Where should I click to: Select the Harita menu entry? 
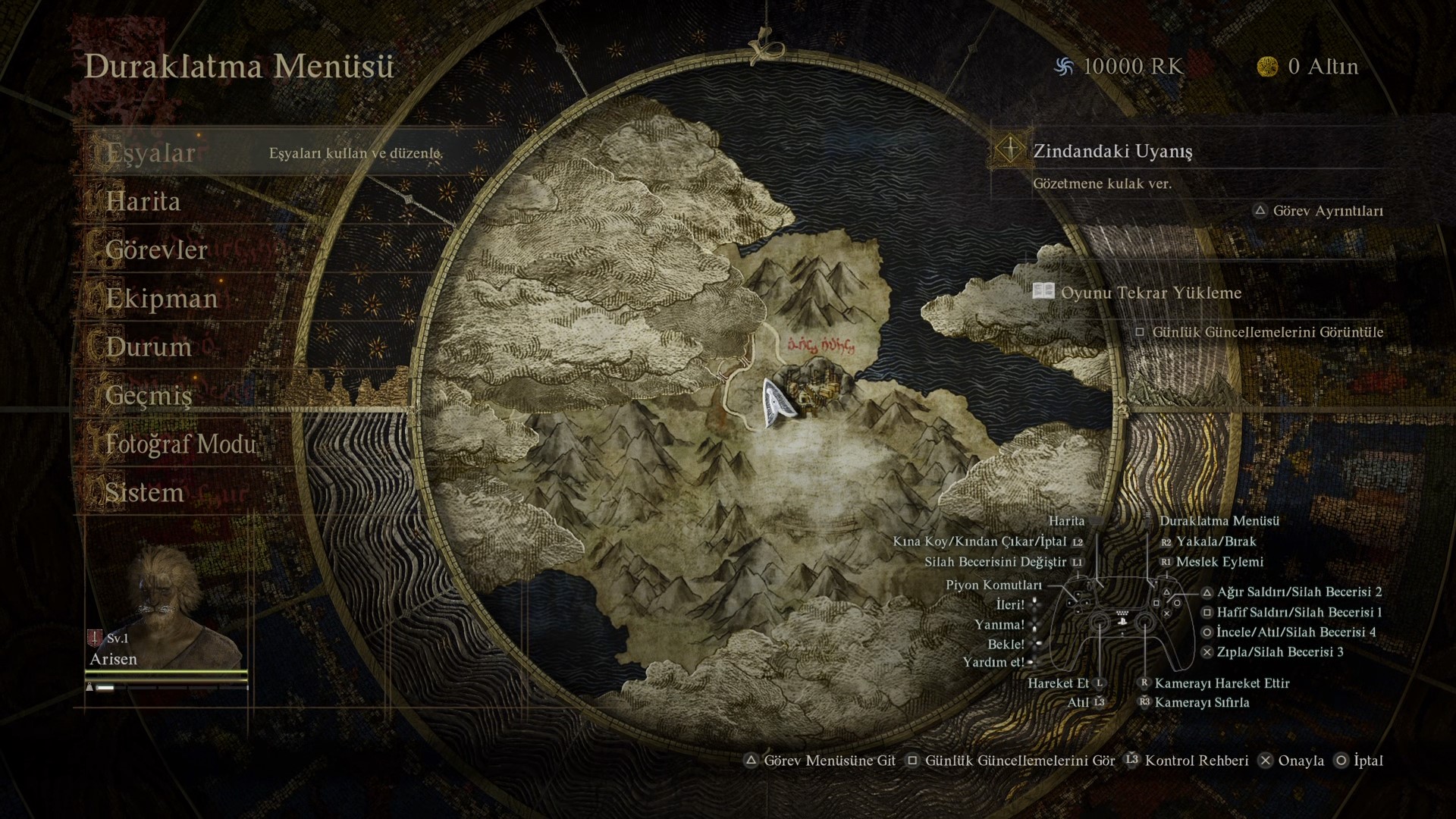click(x=143, y=202)
